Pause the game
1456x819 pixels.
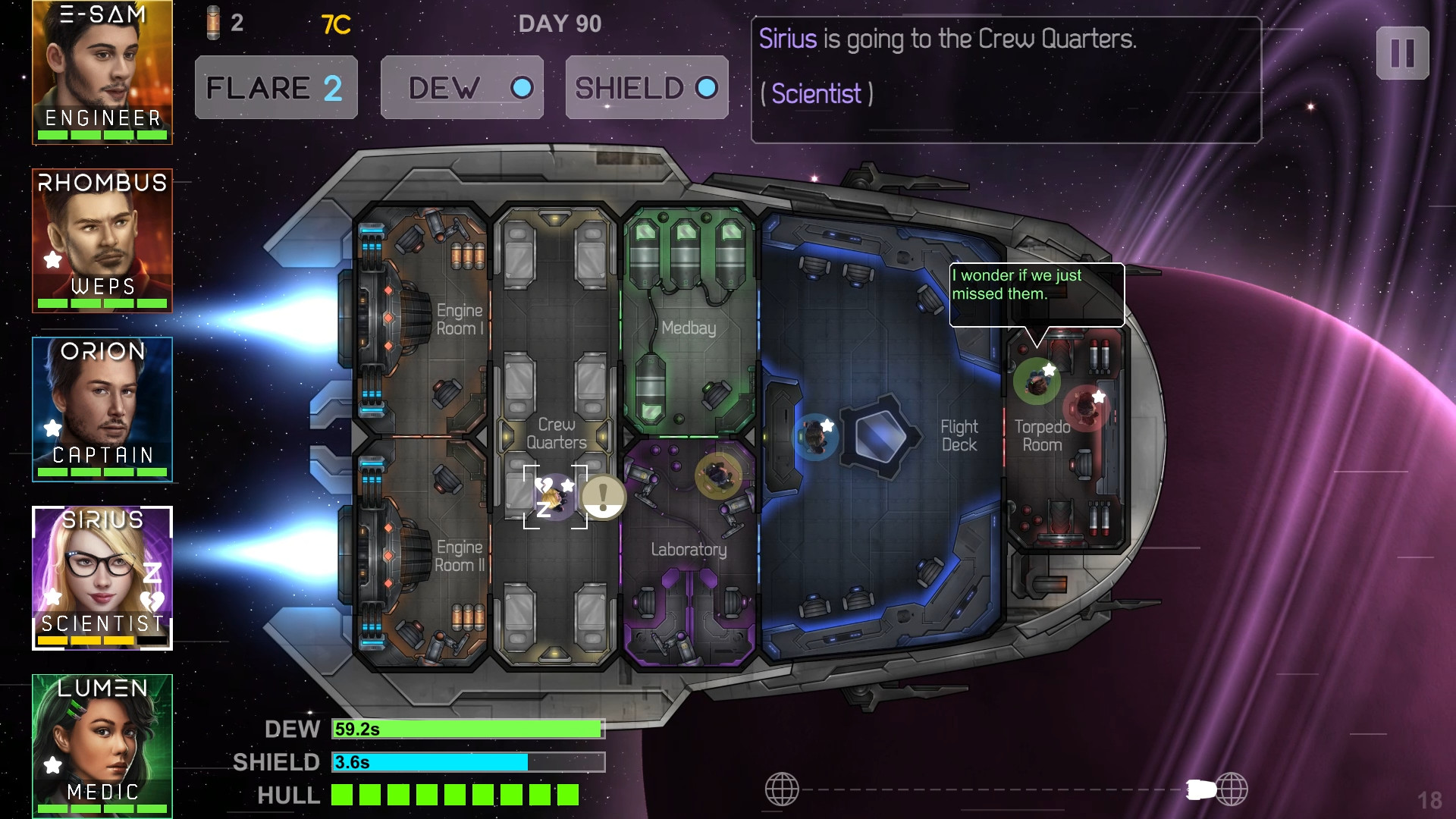(x=1402, y=53)
